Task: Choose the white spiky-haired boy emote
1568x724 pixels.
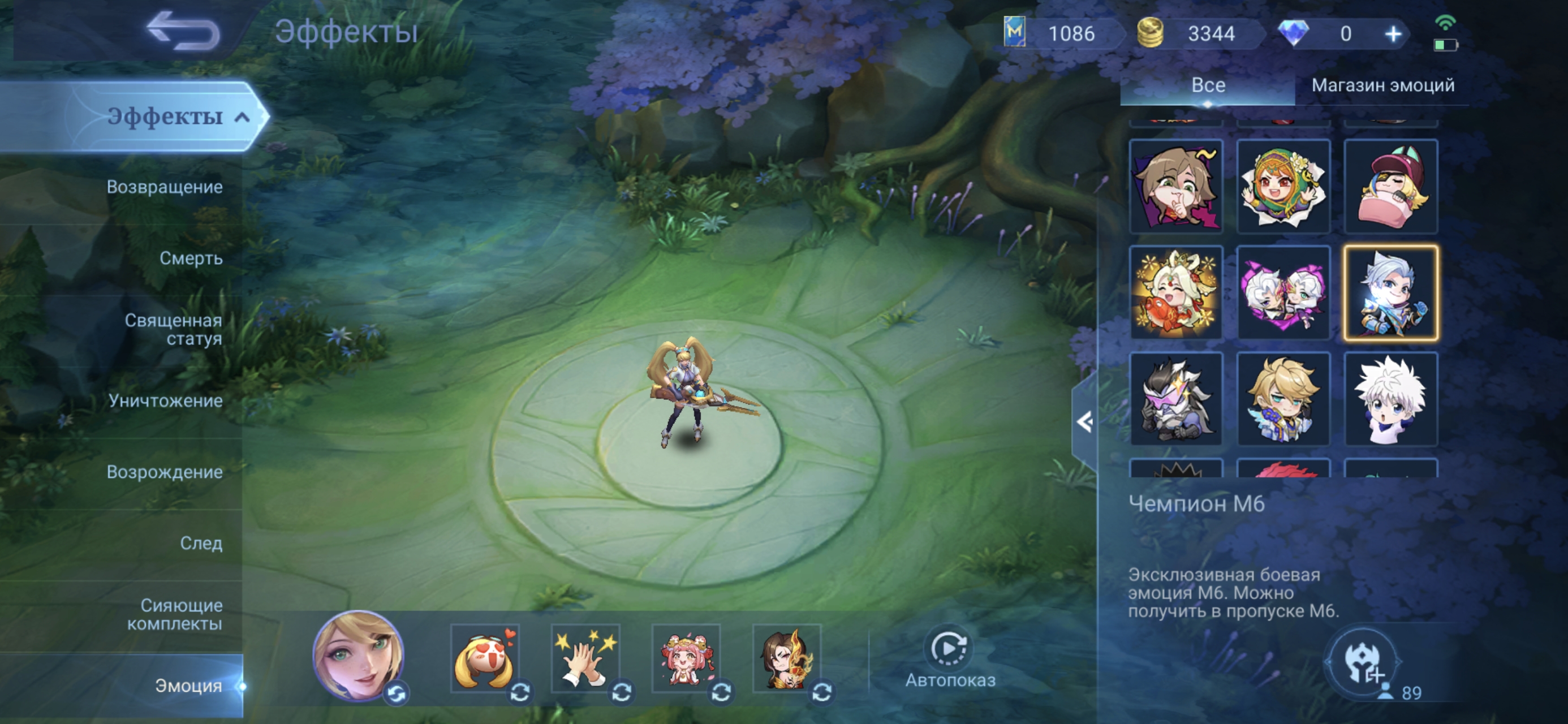Action: (x=1390, y=399)
